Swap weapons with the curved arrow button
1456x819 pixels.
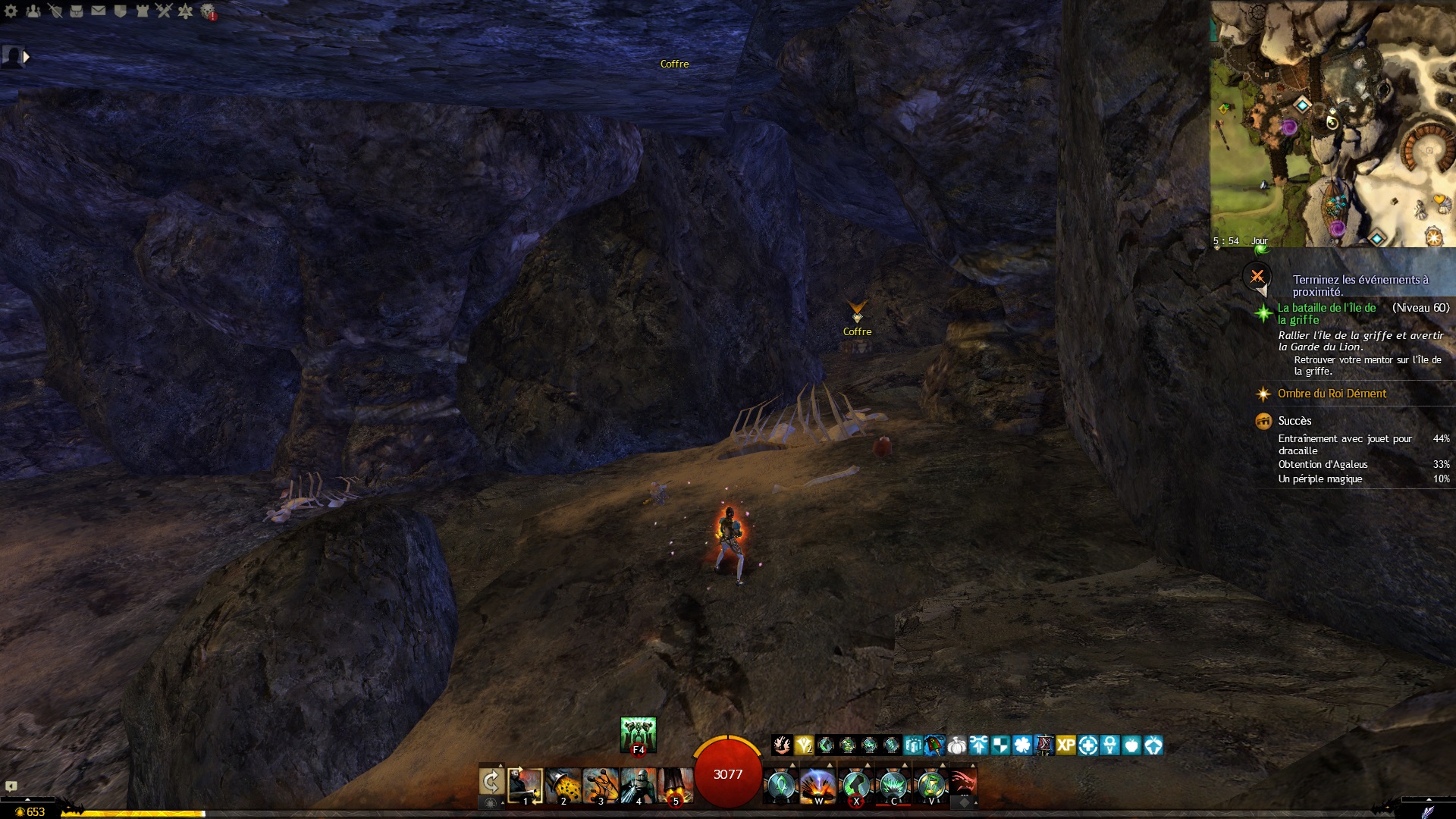point(491,783)
